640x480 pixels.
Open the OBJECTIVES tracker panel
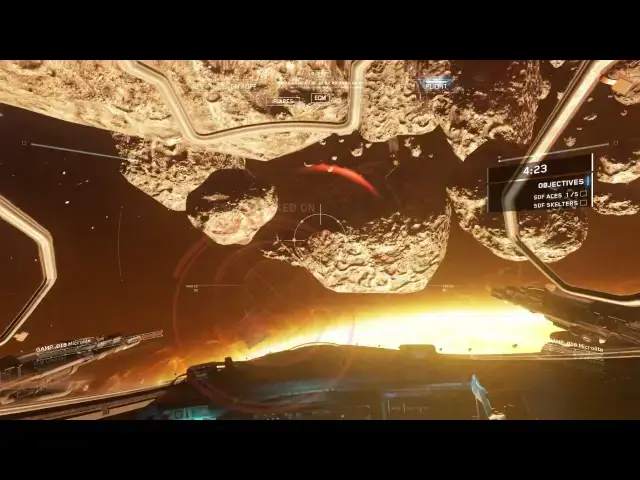(x=560, y=184)
